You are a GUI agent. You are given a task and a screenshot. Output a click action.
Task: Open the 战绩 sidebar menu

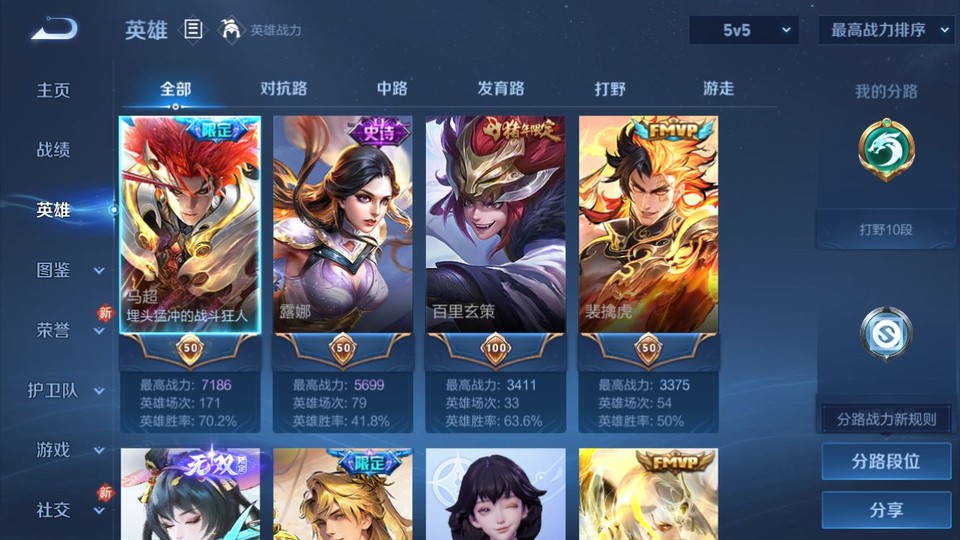(x=54, y=150)
